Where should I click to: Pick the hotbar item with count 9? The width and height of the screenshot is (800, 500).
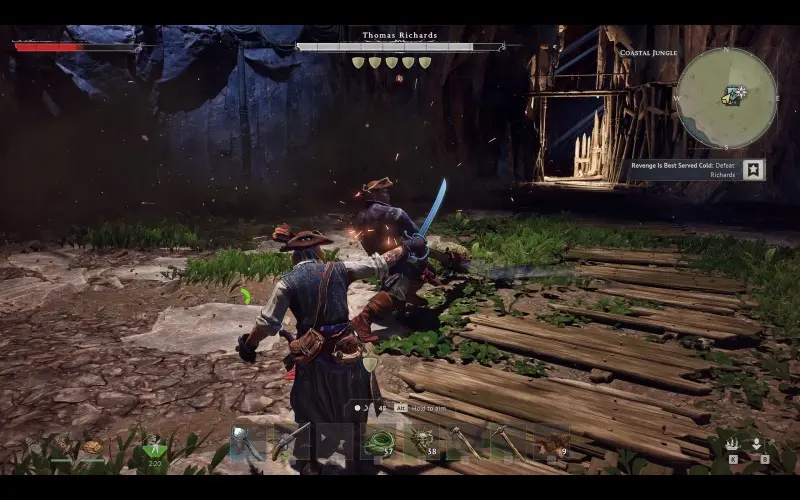tap(552, 442)
